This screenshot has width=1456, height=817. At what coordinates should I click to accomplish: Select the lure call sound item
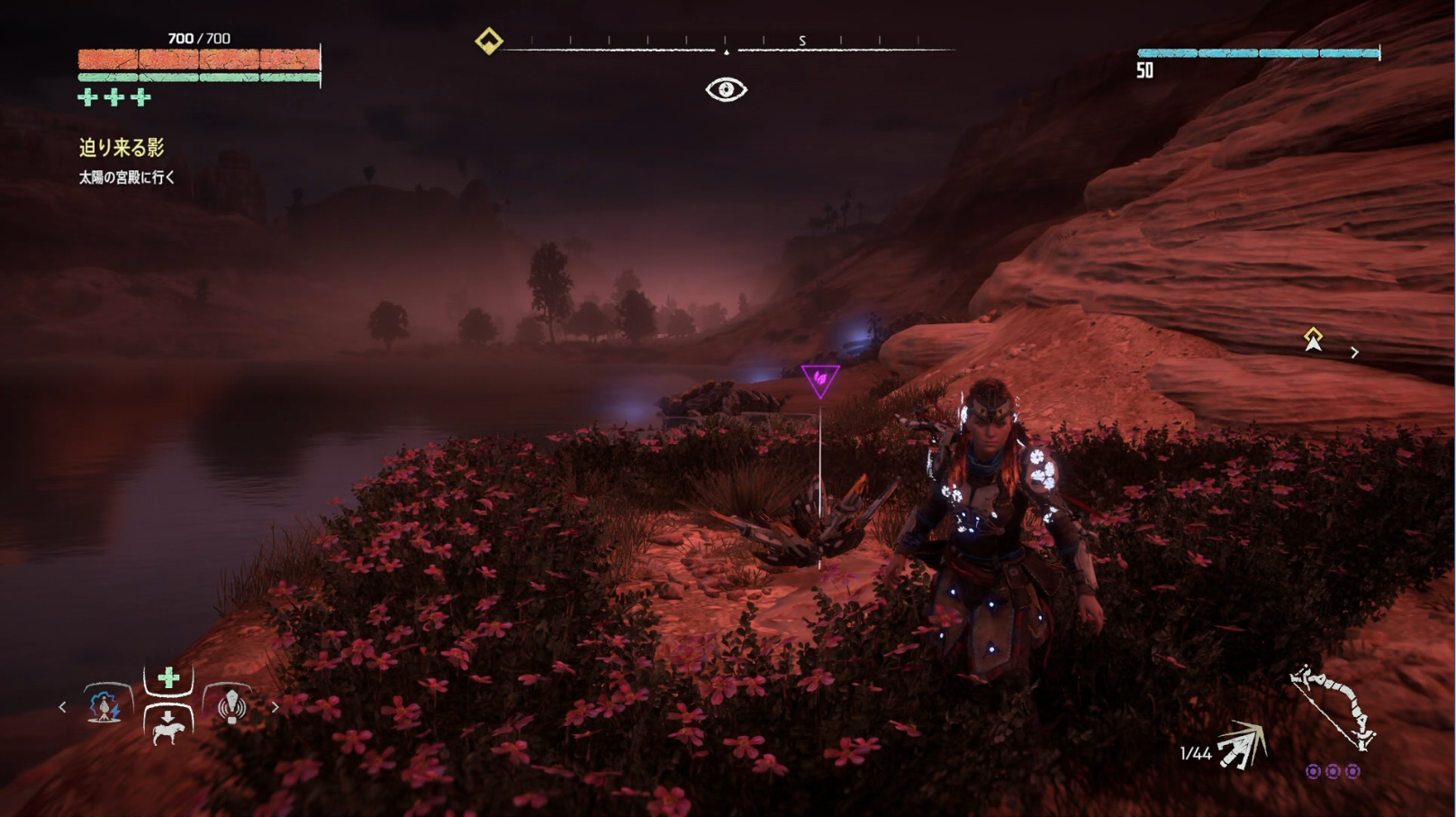(x=231, y=705)
